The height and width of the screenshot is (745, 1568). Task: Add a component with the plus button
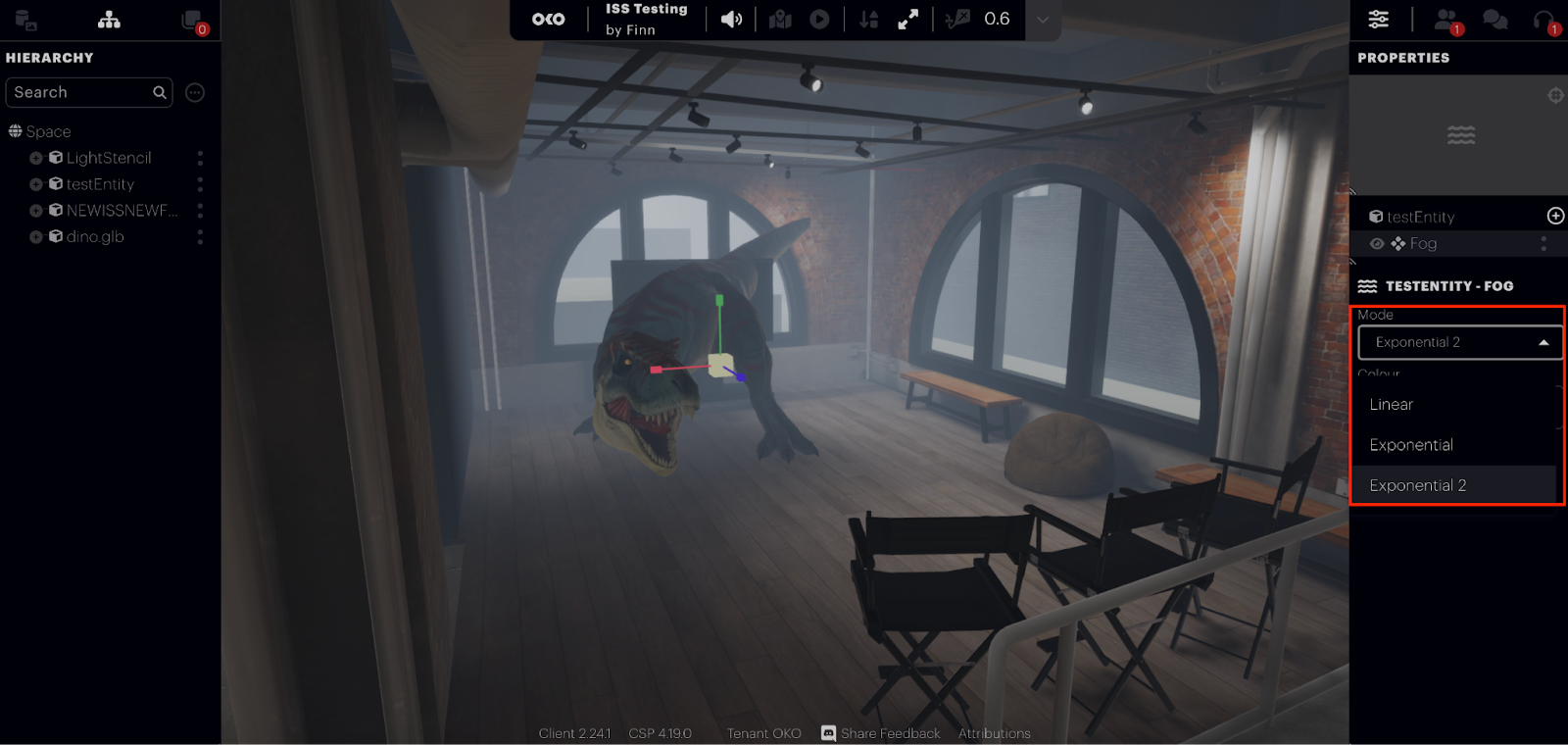coord(1555,216)
